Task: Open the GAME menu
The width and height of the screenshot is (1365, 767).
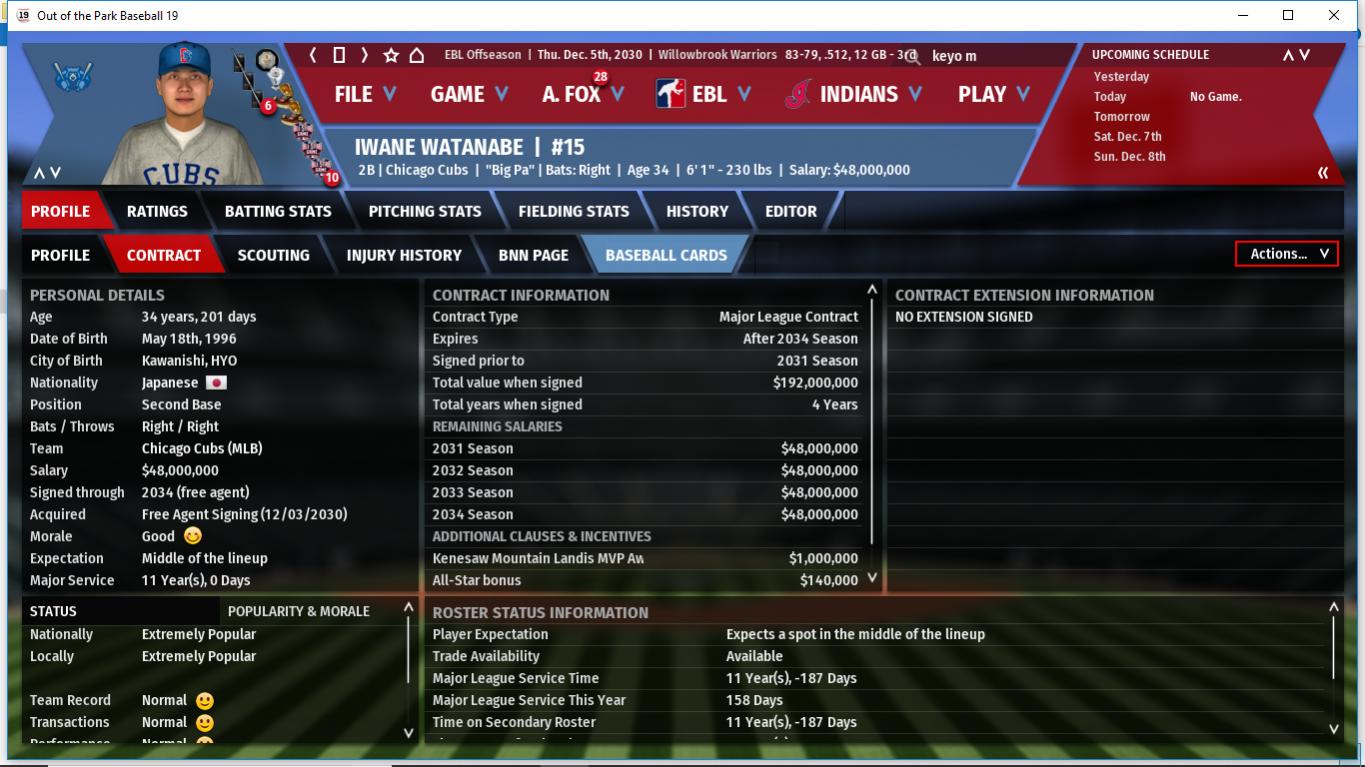Action: click(468, 94)
